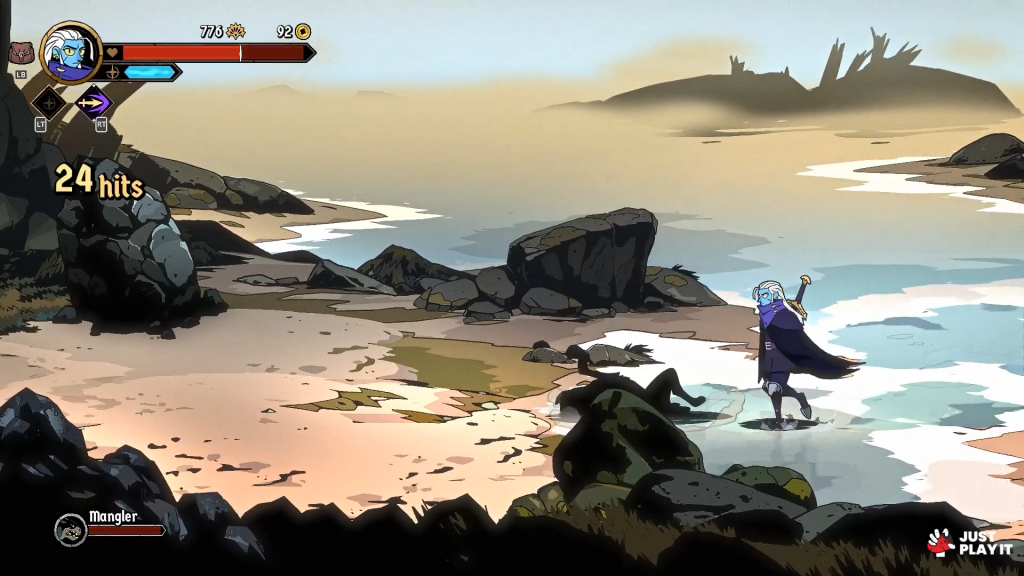
Task: Select the dark empty diamond ability slot
Action: 48,101
